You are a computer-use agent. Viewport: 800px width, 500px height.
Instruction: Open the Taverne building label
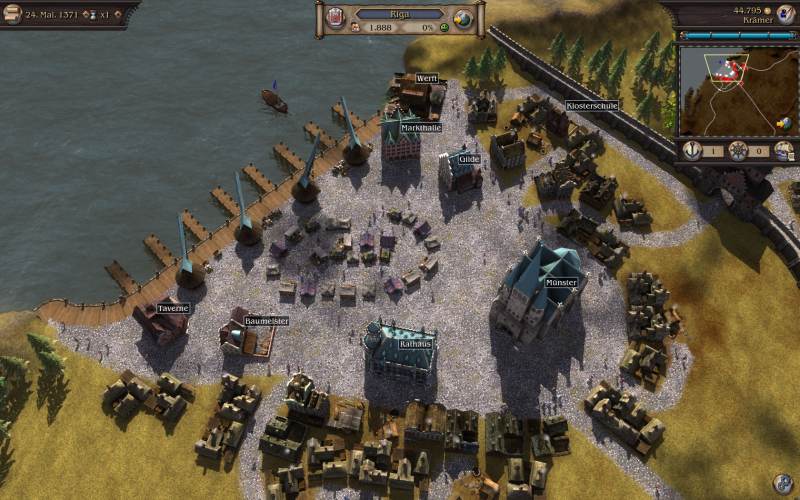click(173, 308)
